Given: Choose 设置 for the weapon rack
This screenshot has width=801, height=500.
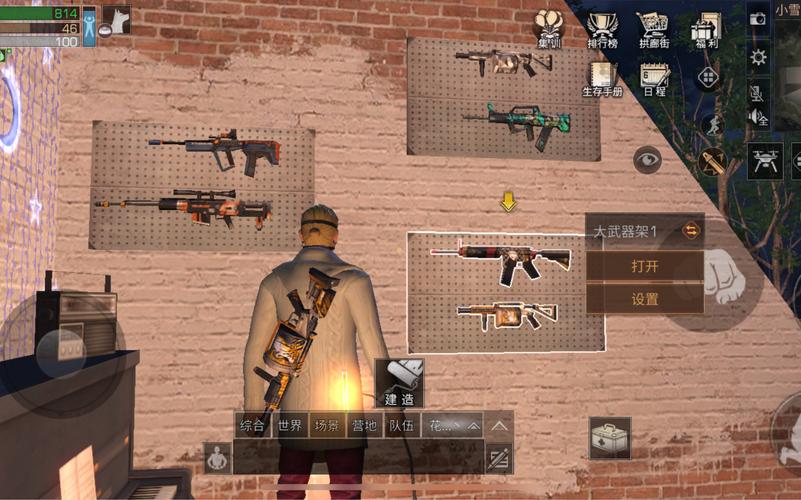Looking at the screenshot, I should (644, 299).
